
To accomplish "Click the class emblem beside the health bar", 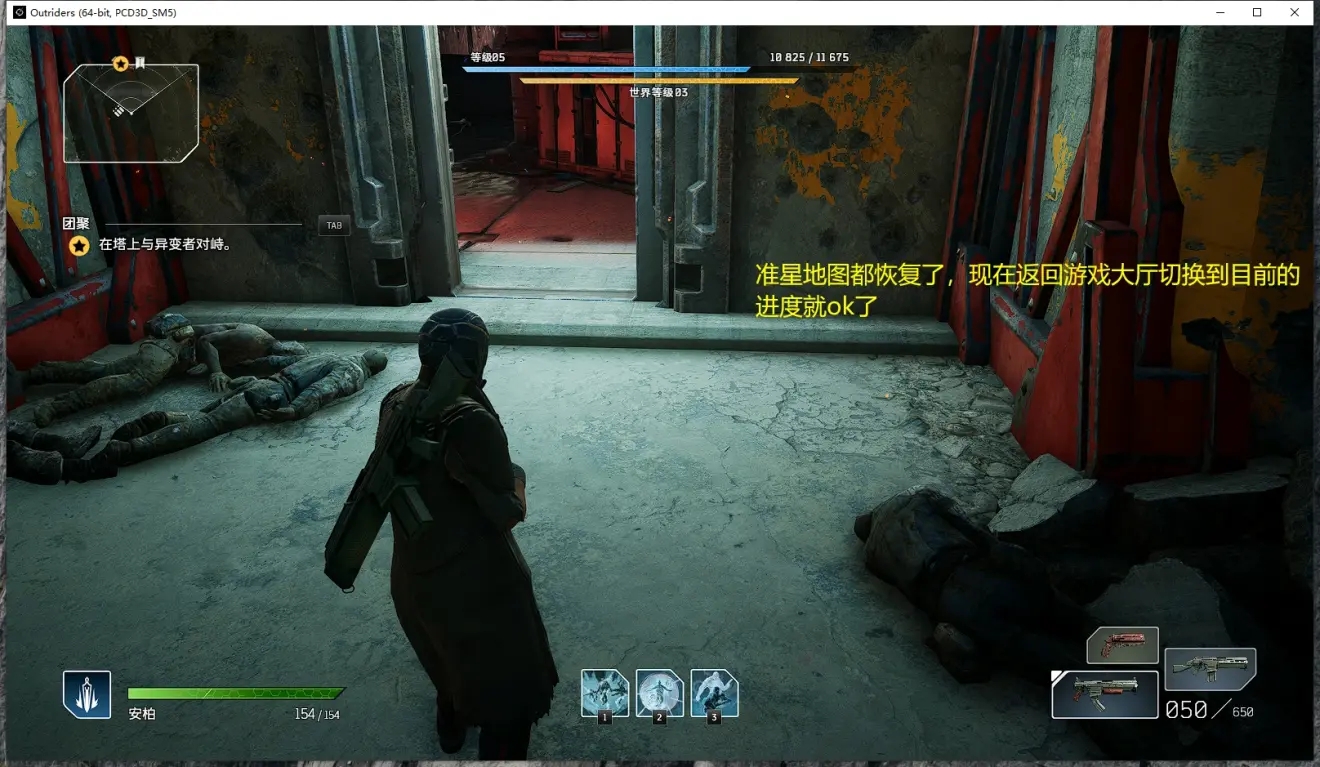I will point(87,694).
